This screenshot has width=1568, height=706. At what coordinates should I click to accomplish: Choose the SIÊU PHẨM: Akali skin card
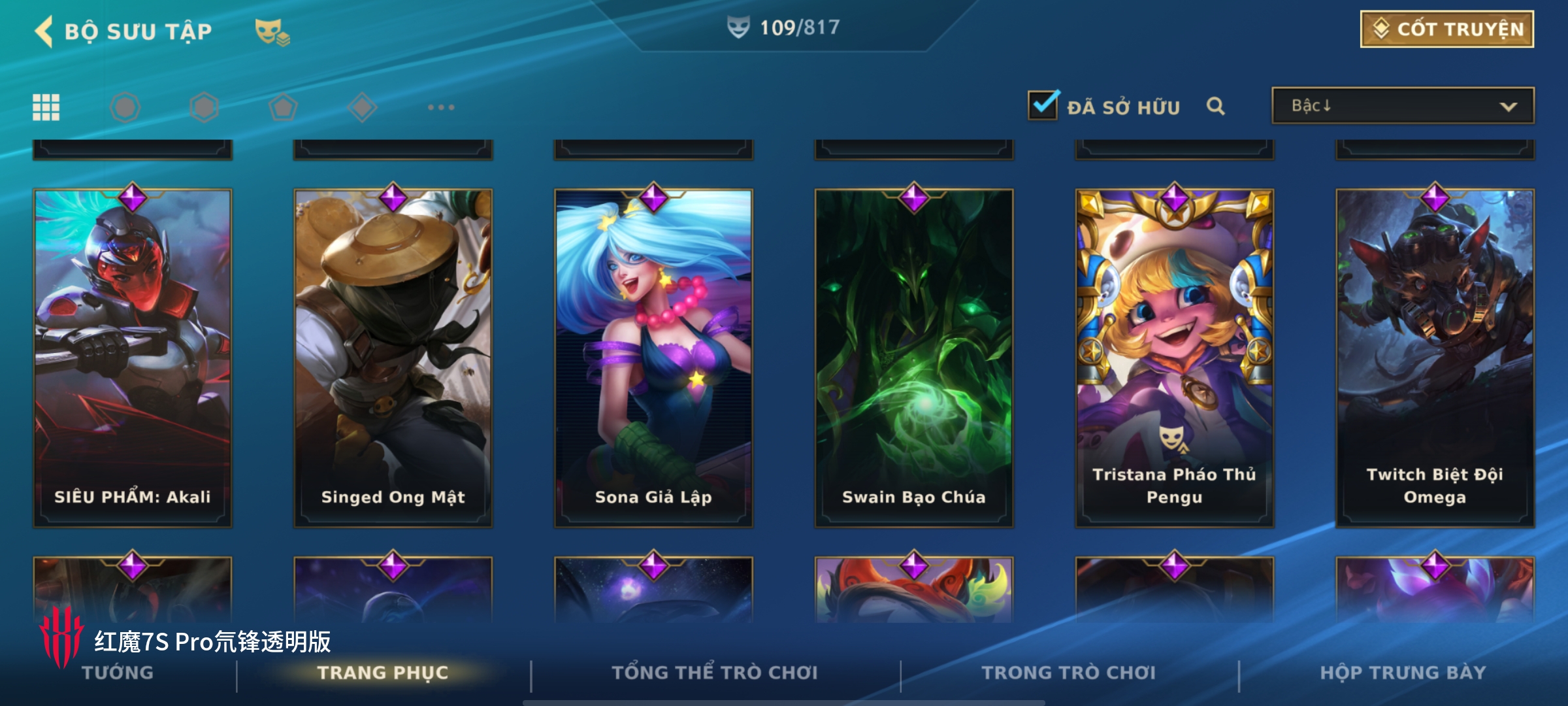tap(133, 358)
